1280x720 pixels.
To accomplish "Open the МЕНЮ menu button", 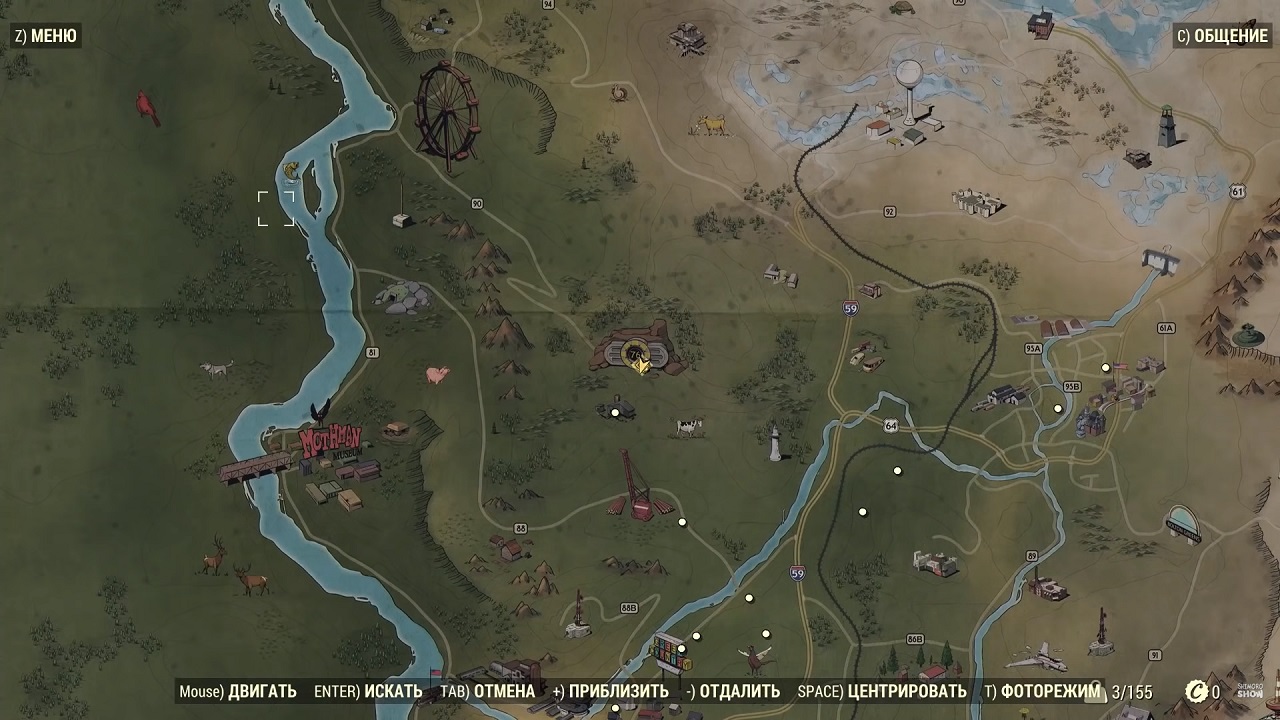I will [45, 36].
